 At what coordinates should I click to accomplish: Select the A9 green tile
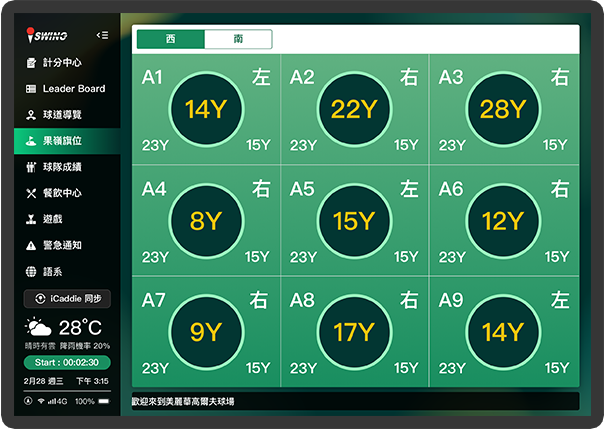pyautogui.click(x=502, y=332)
